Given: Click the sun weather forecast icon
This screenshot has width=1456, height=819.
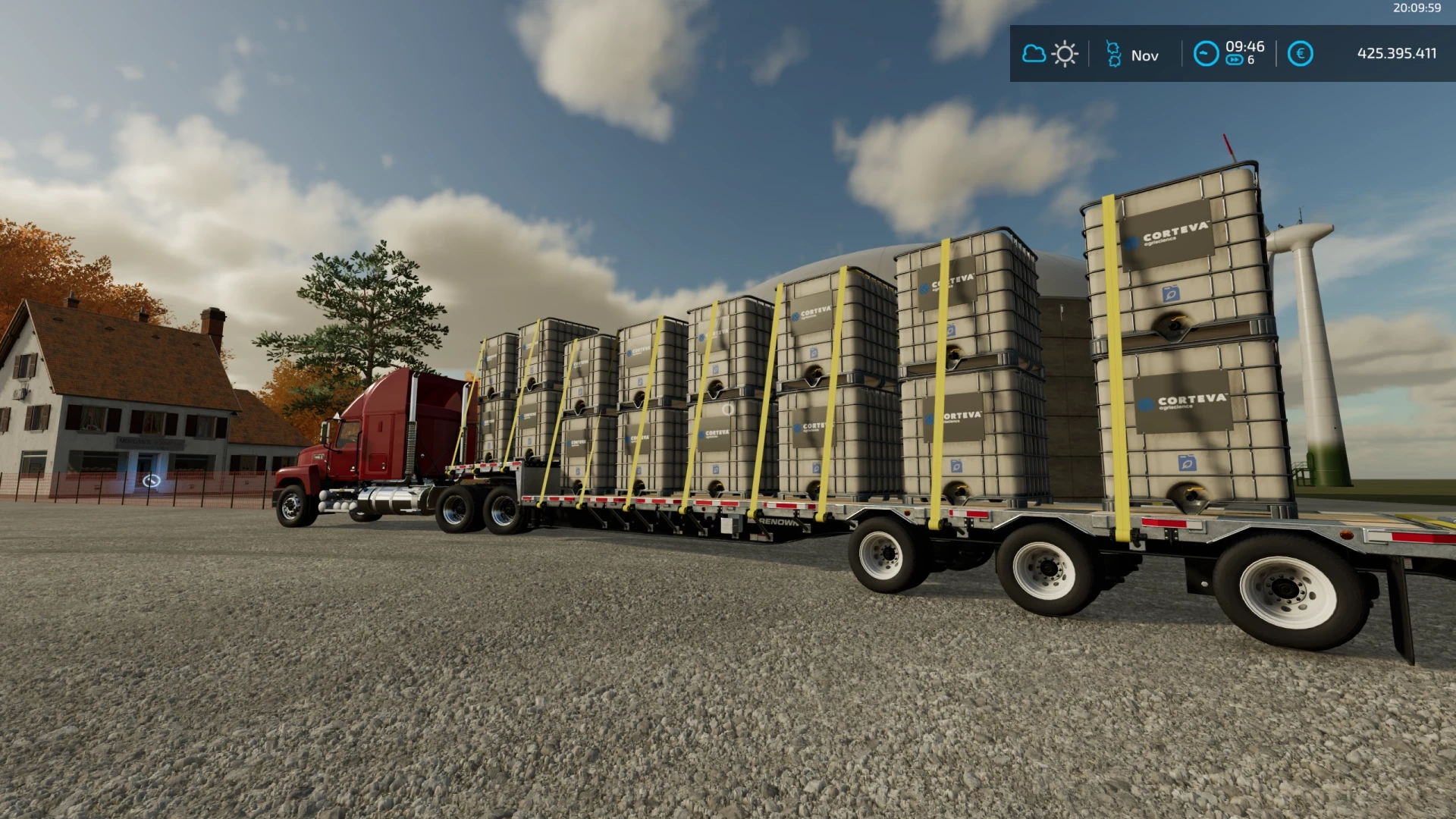Looking at the screenshot, I should pos(1065,54).
